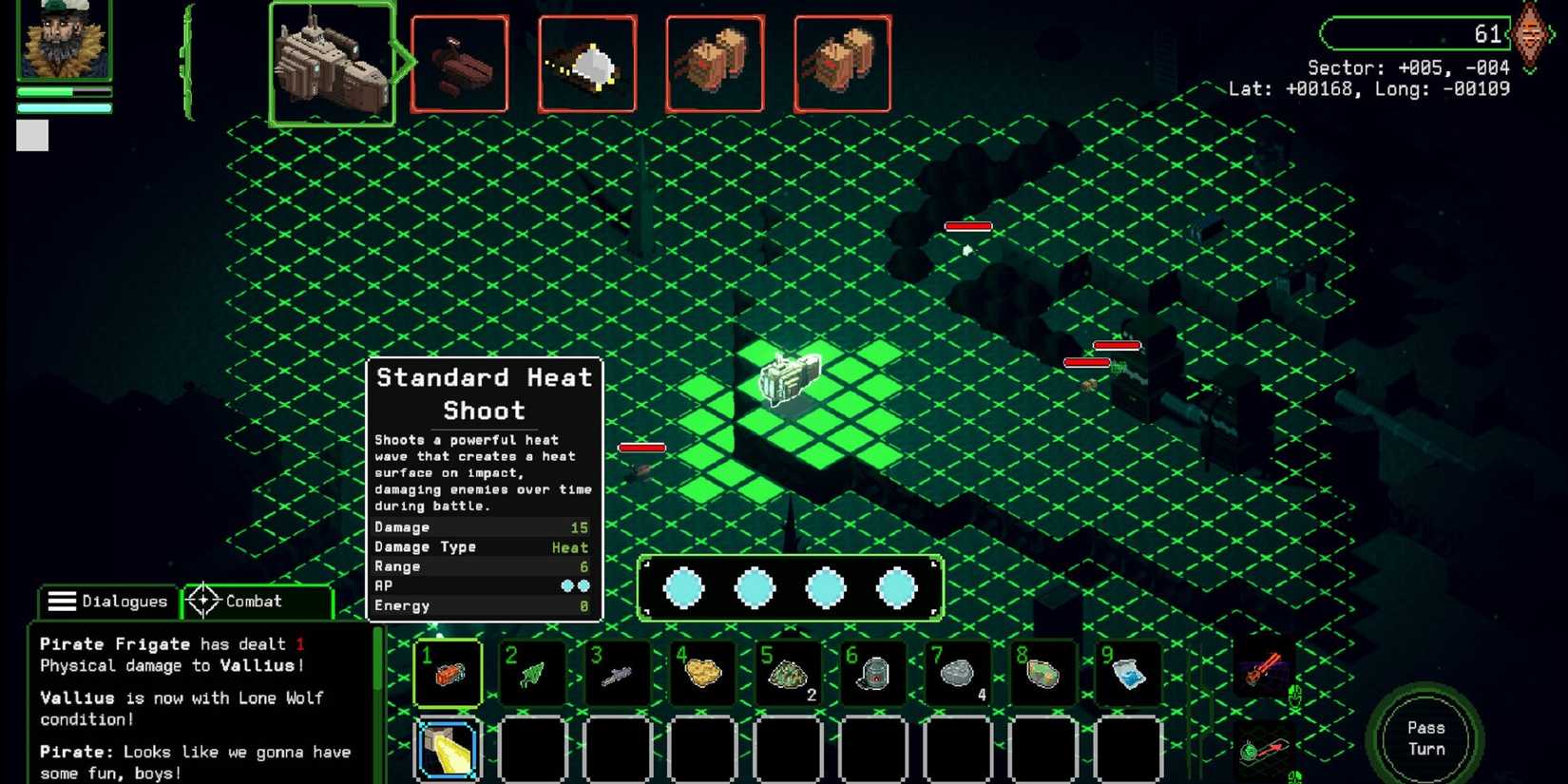The image size is (1568, 784).
Task: Click the first action point orb
Action: [x=682, y=587]
